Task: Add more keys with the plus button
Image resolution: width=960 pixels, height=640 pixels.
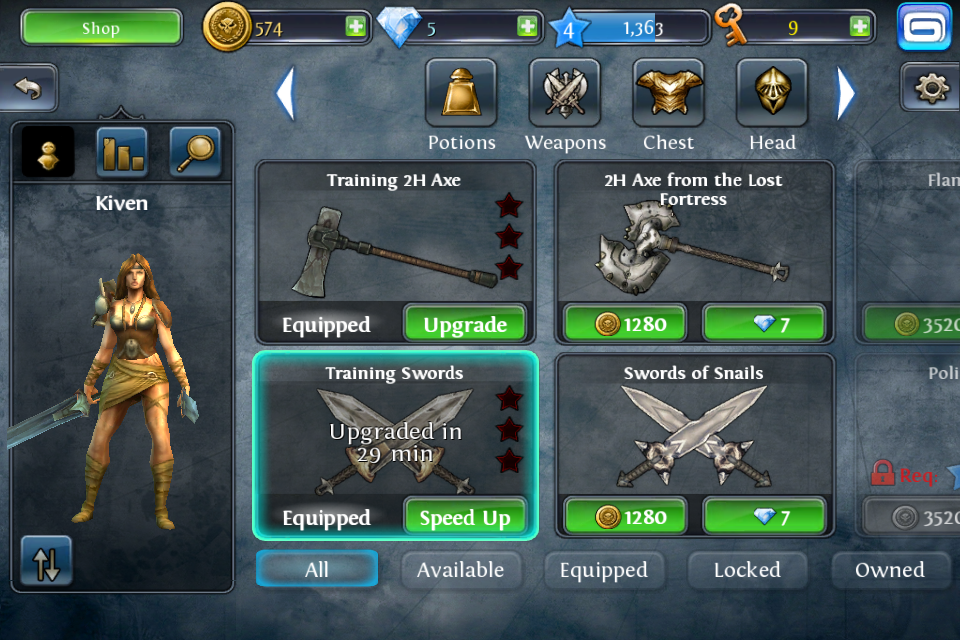Action: click(859, 27)
